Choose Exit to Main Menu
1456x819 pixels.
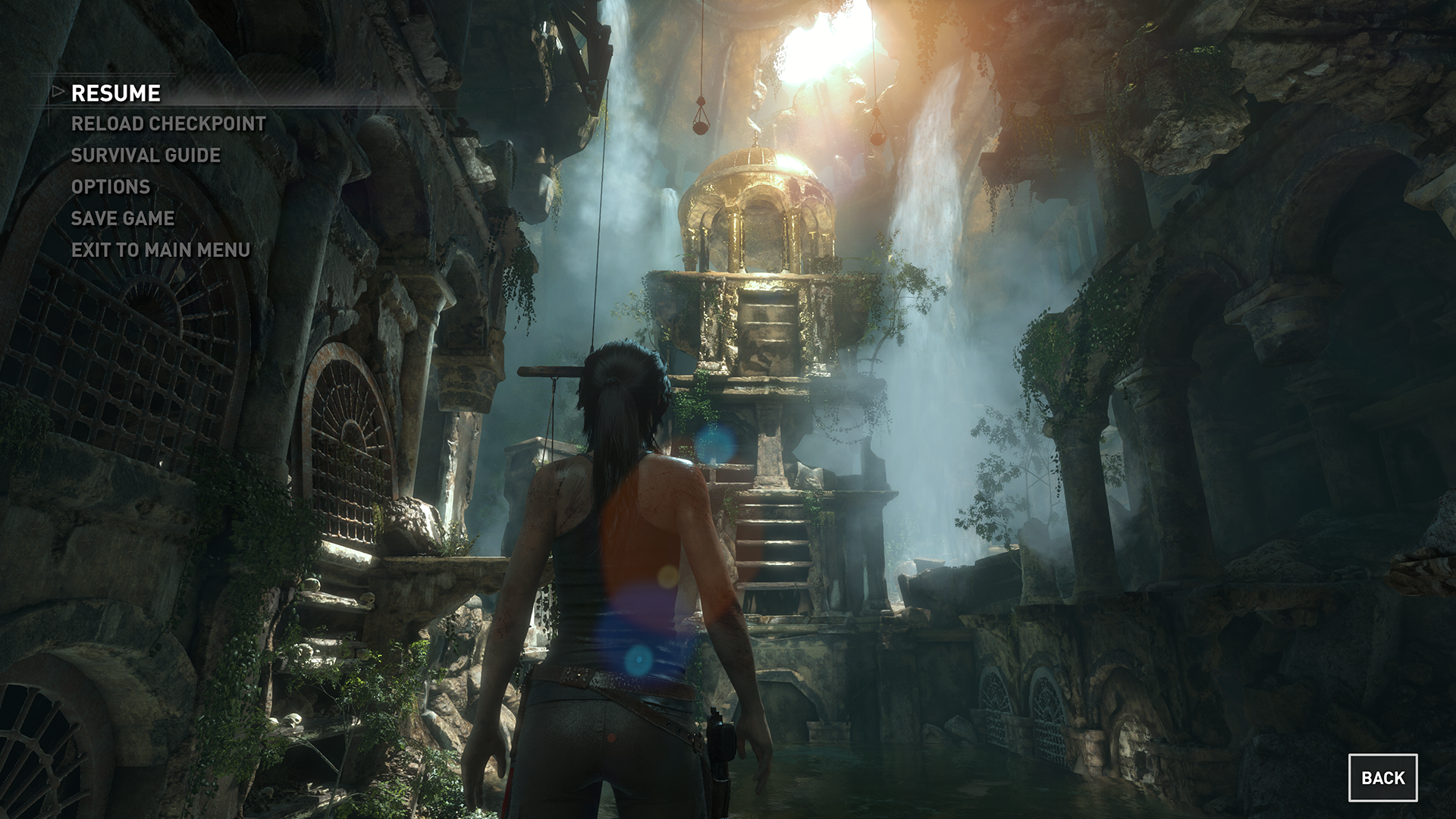pos(161,249)
